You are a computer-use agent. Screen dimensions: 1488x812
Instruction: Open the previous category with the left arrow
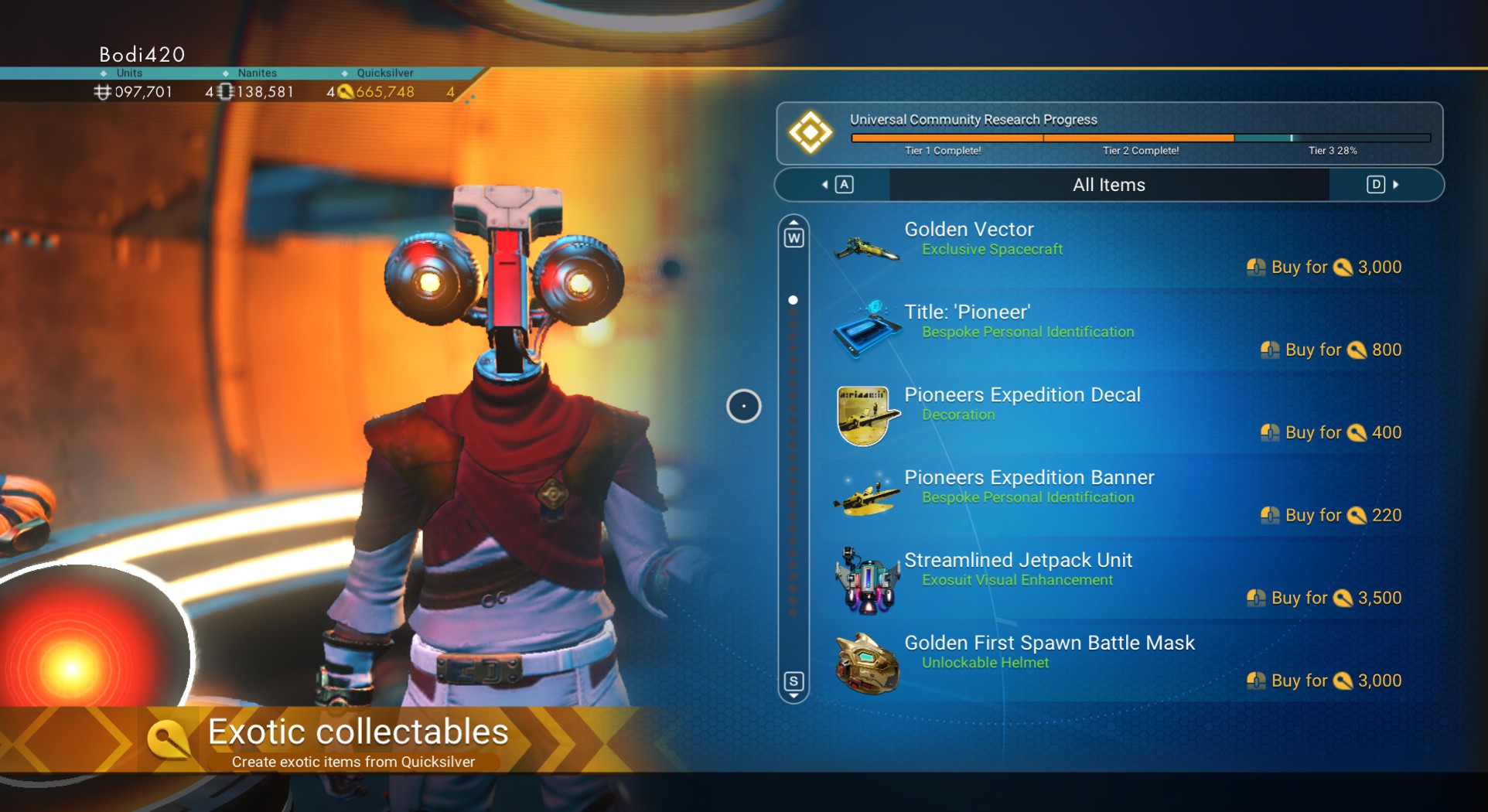click(826, 185)
